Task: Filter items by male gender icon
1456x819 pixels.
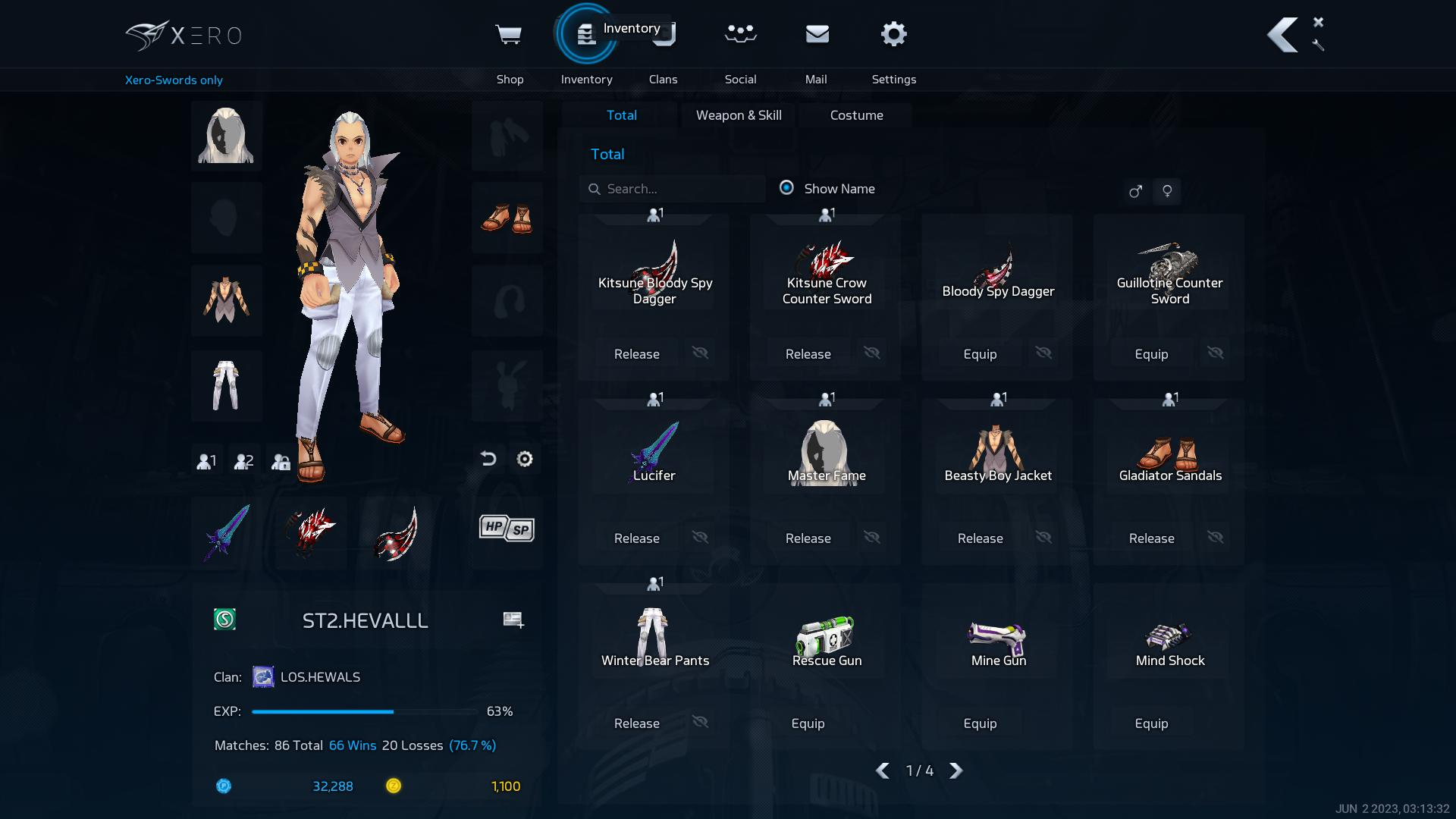Action: pos(1135,191)
